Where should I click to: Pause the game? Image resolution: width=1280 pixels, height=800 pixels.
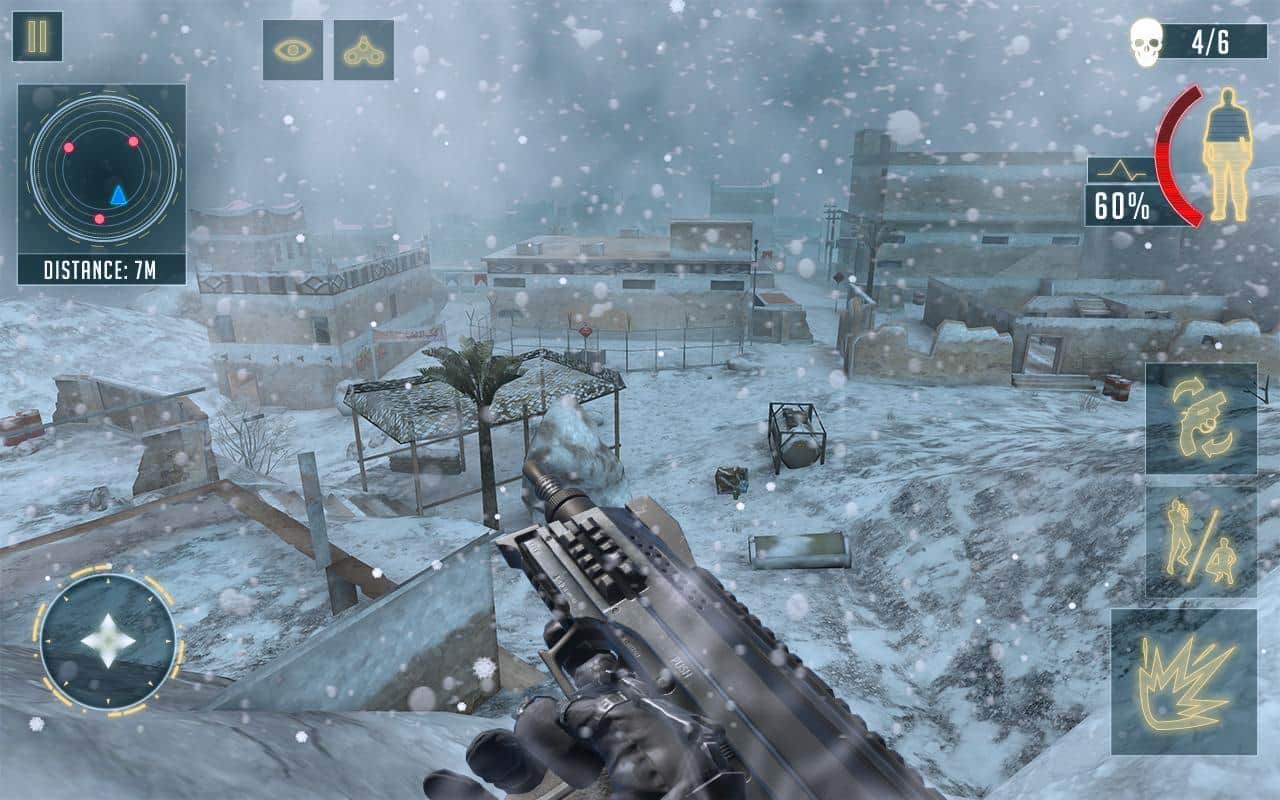pyautogui.click(x=38, y=38)
